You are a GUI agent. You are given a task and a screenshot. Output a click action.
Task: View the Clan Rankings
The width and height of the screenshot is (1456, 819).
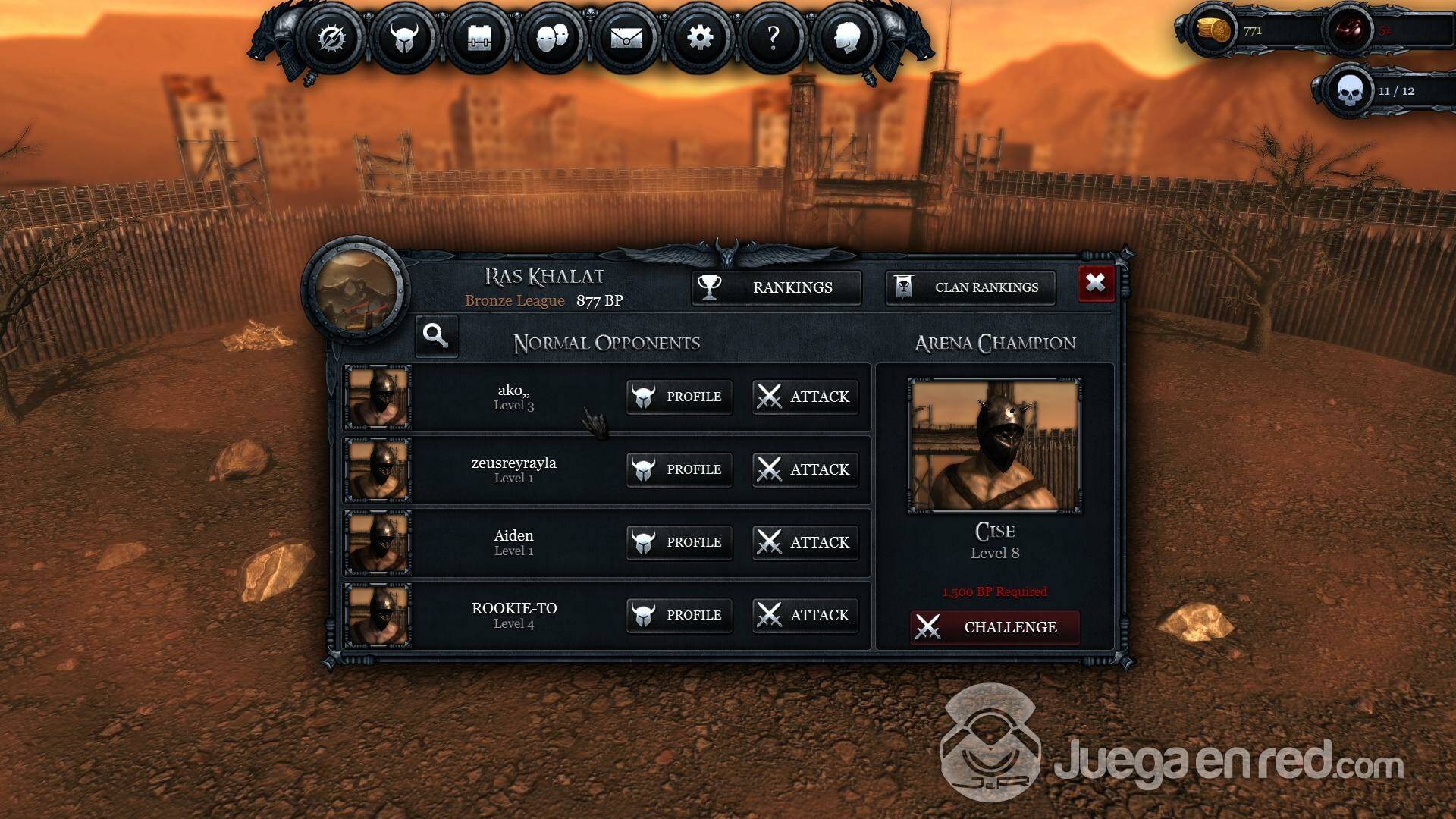click(971, 287)
